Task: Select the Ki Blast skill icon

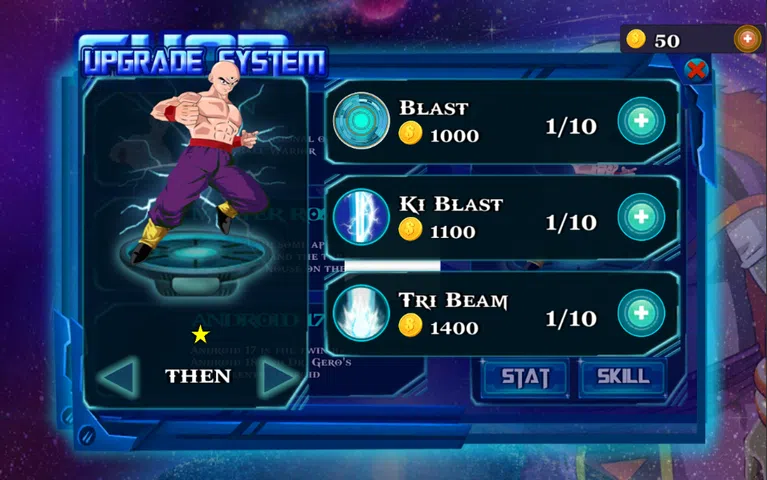Action: coord(361,217)
